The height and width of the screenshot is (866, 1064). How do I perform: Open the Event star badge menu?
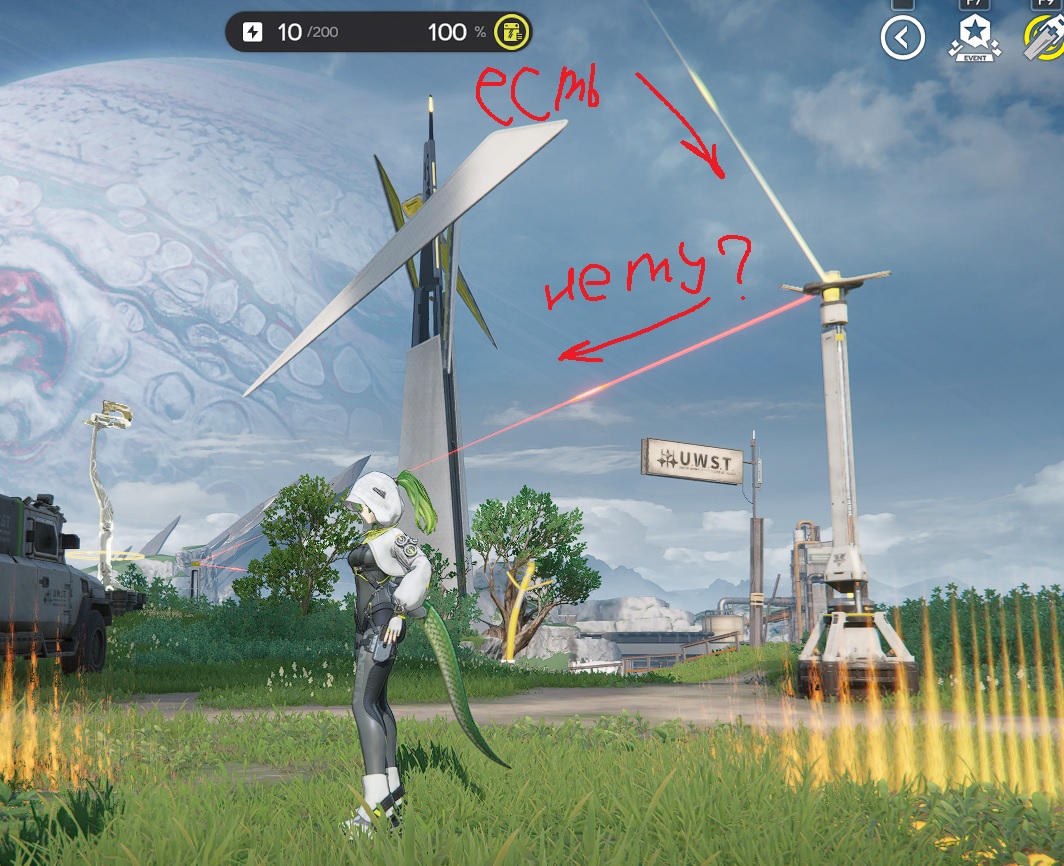pos(974,37)
